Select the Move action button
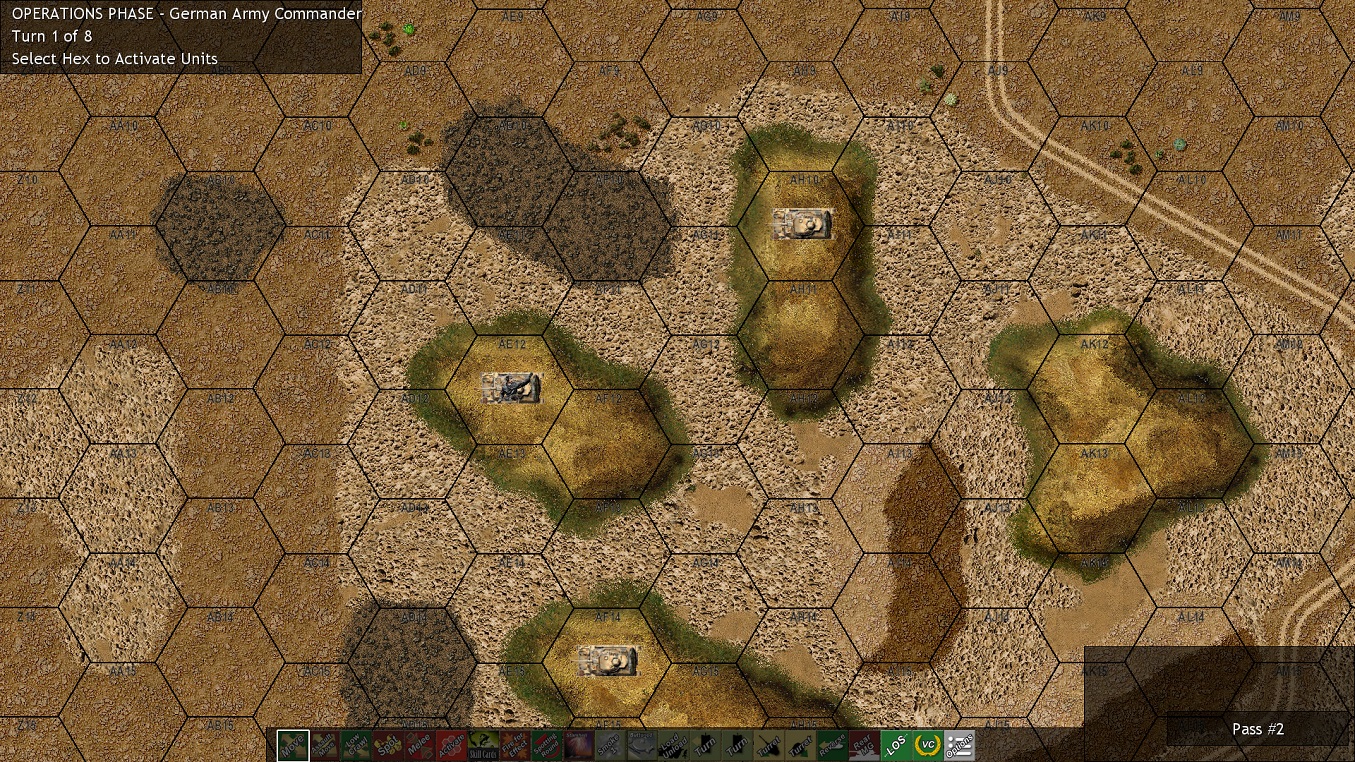This screenshot has width=1355, height=762. (293, 745)
